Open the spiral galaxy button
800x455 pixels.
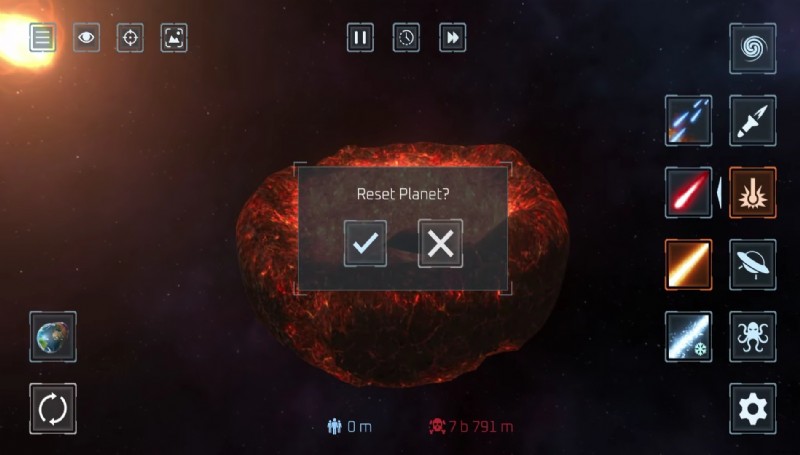[752, 49]
